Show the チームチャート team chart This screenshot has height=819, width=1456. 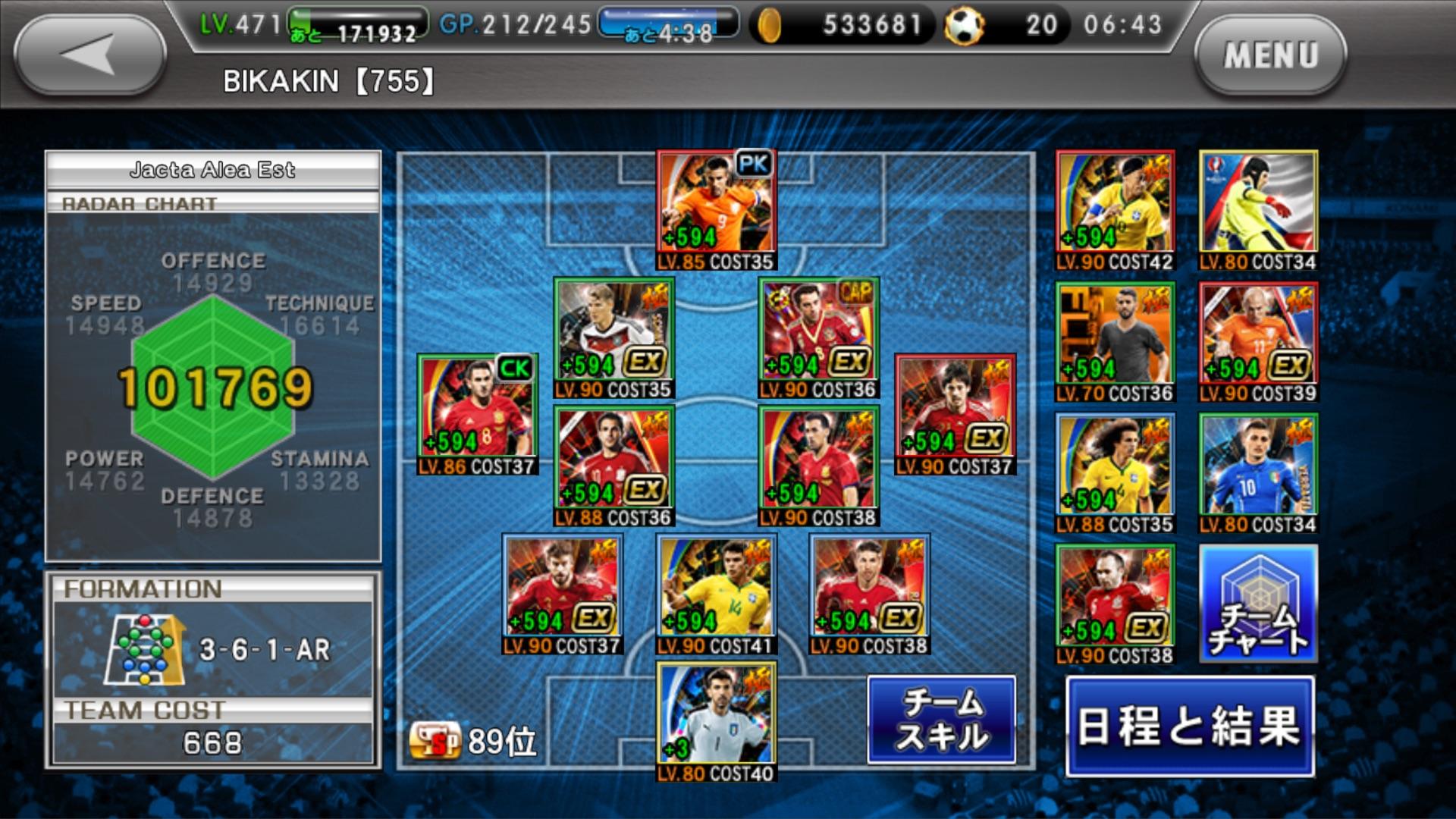[x=1258, y=604]
